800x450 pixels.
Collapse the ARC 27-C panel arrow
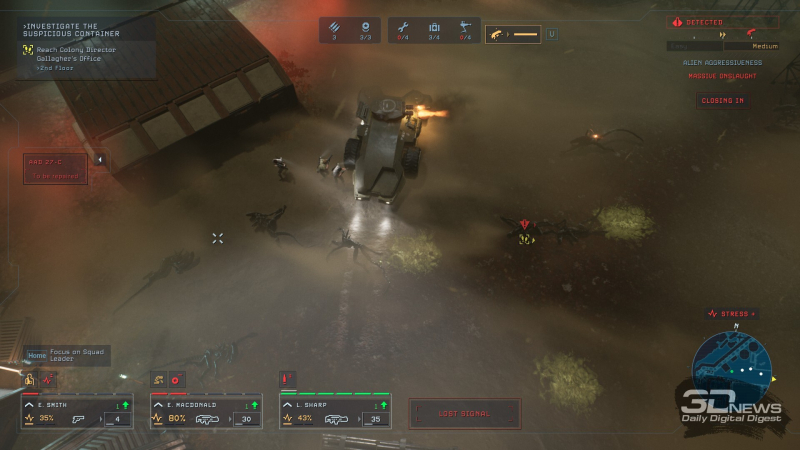pyautogui.click(x=99, y=159)
